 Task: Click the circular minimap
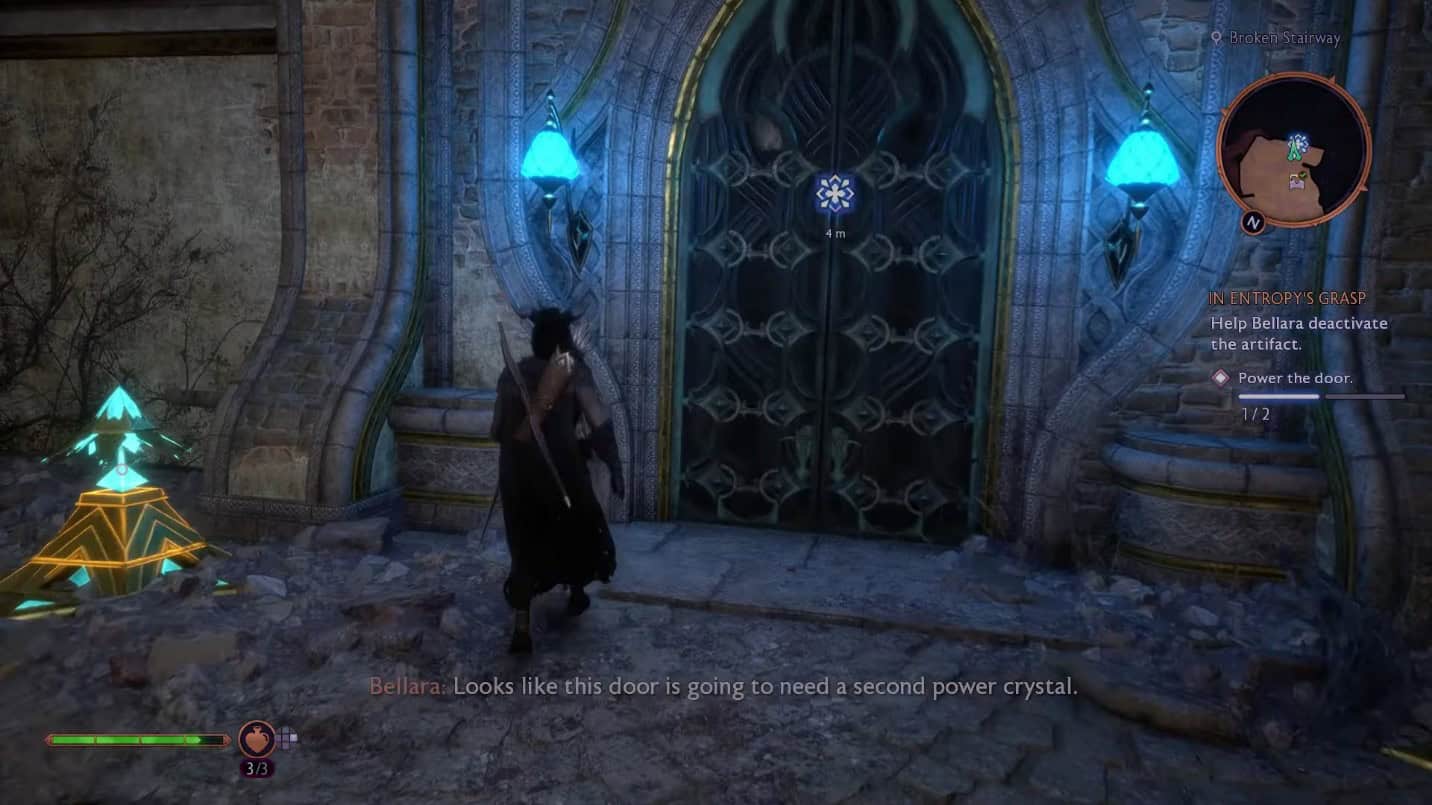pyautogui.click(x=1294, y=150)
